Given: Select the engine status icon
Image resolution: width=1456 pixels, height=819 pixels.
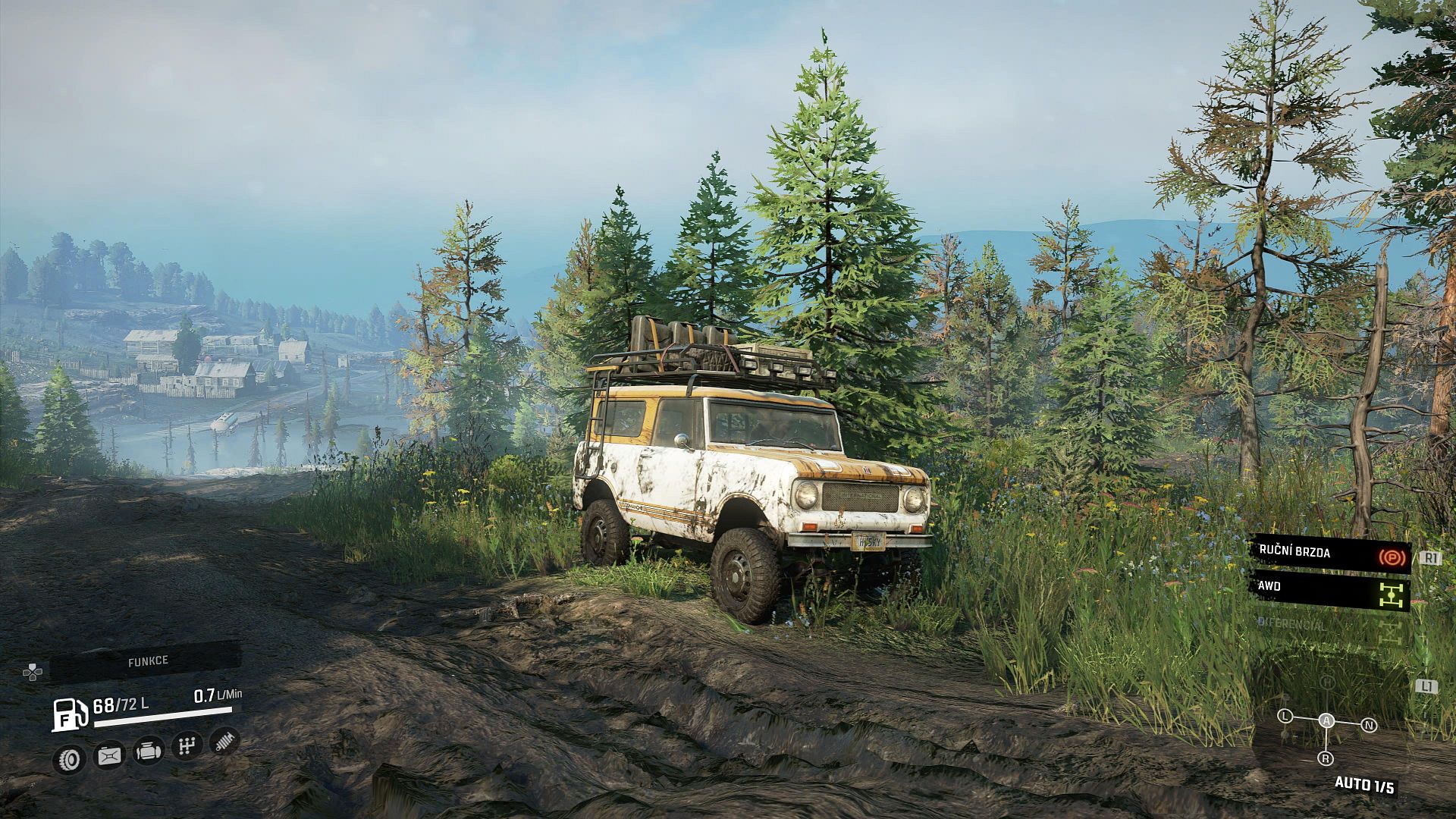Looking at the screenshot, I should point(149,752).
